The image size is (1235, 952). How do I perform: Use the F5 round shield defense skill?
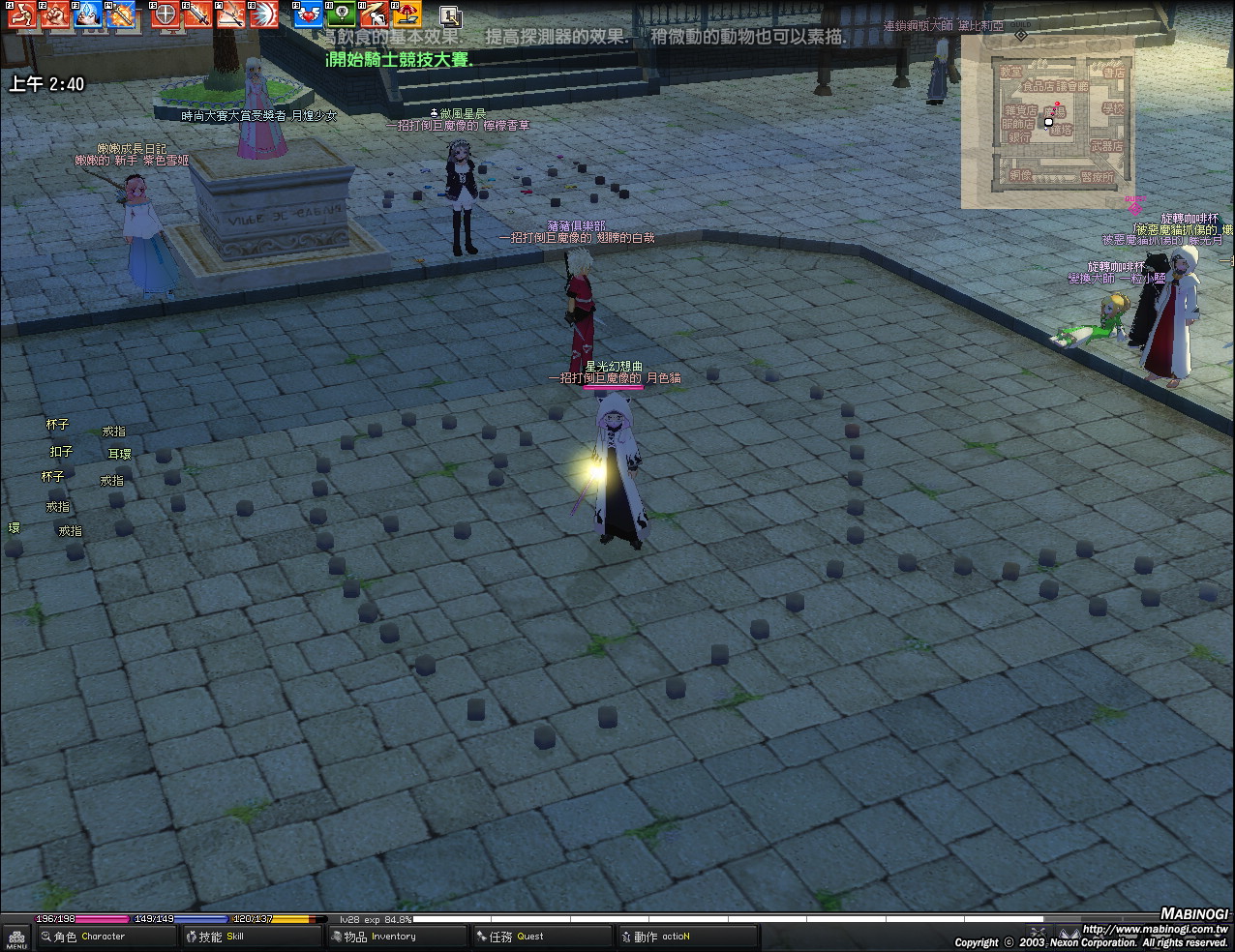click(x=166, y=15)
